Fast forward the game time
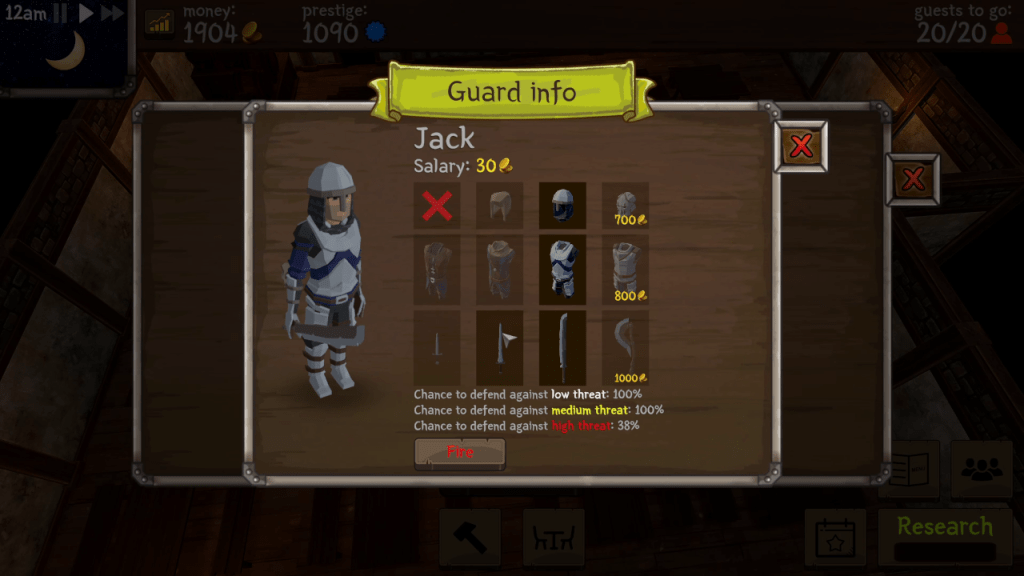The width and height of the screenshot is (1024, 576). click(113, 13)
